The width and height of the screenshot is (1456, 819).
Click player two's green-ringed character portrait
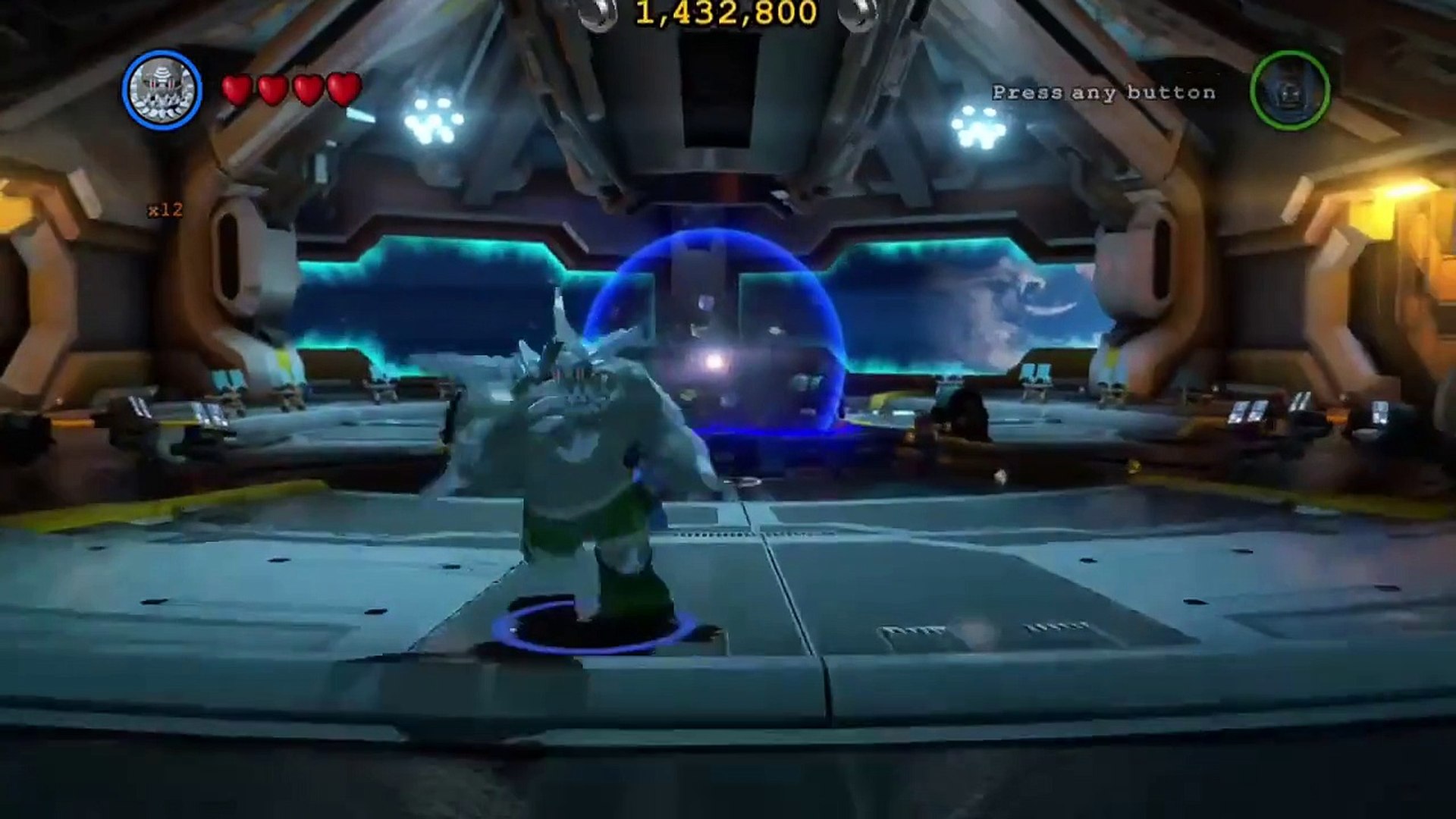pyautogui.click(x=1289, y=90)
